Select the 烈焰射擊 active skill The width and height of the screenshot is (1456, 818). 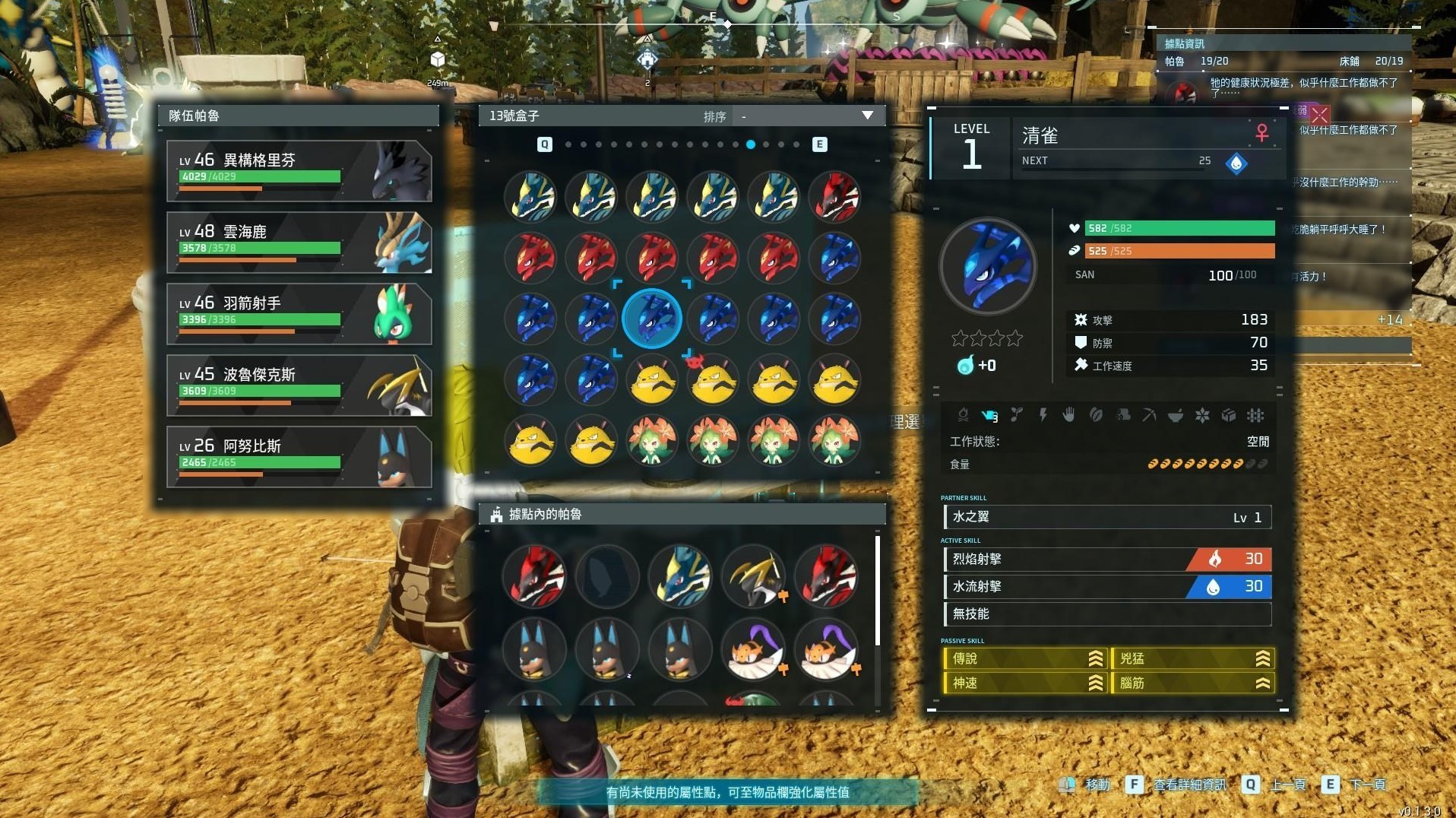(1106, 560)
